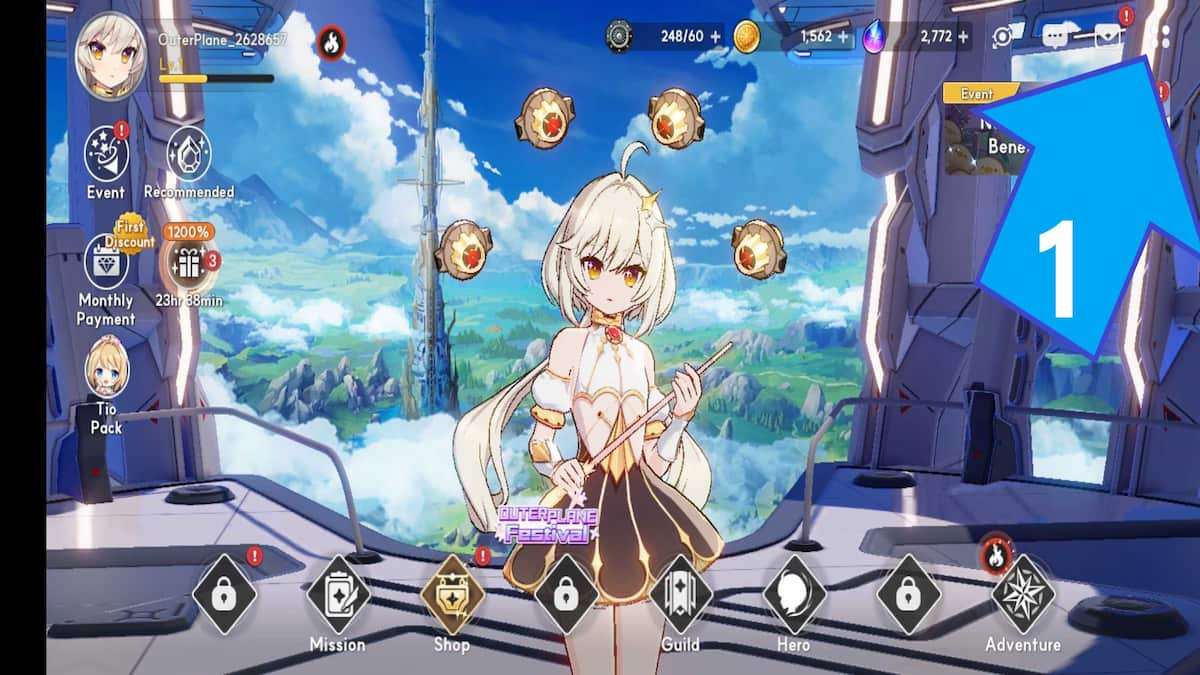Open the mailbox envelope icon
1200x675 pixels.
coord(1108,37)
